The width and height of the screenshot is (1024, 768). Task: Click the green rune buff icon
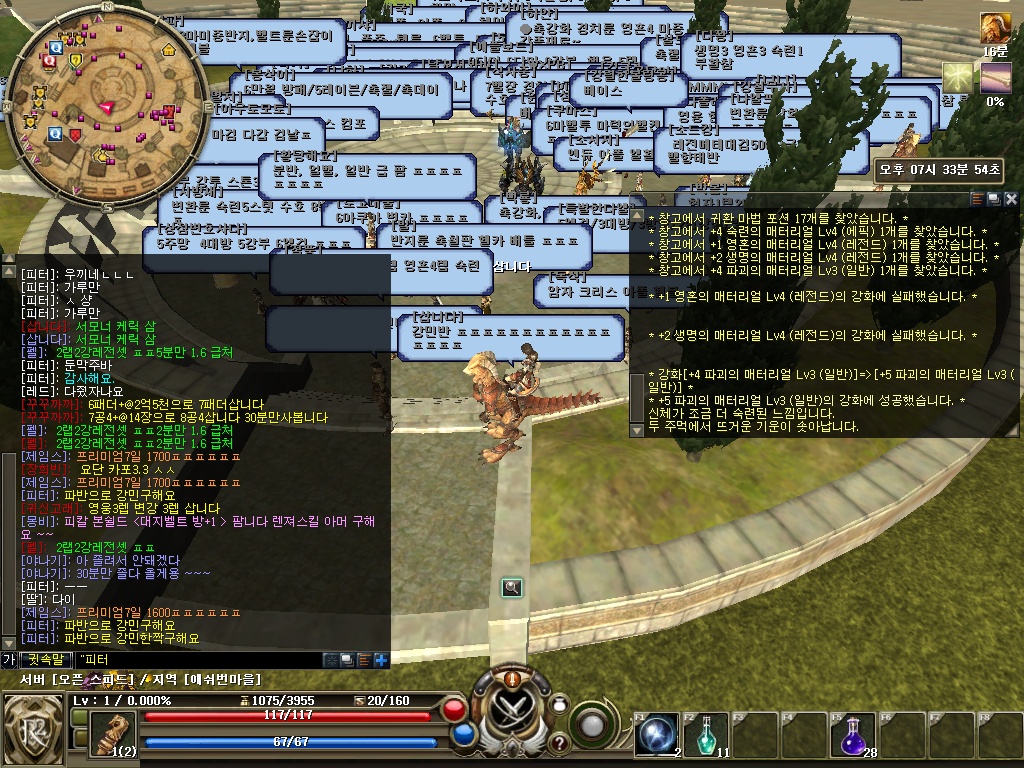[x=958, y=78]
